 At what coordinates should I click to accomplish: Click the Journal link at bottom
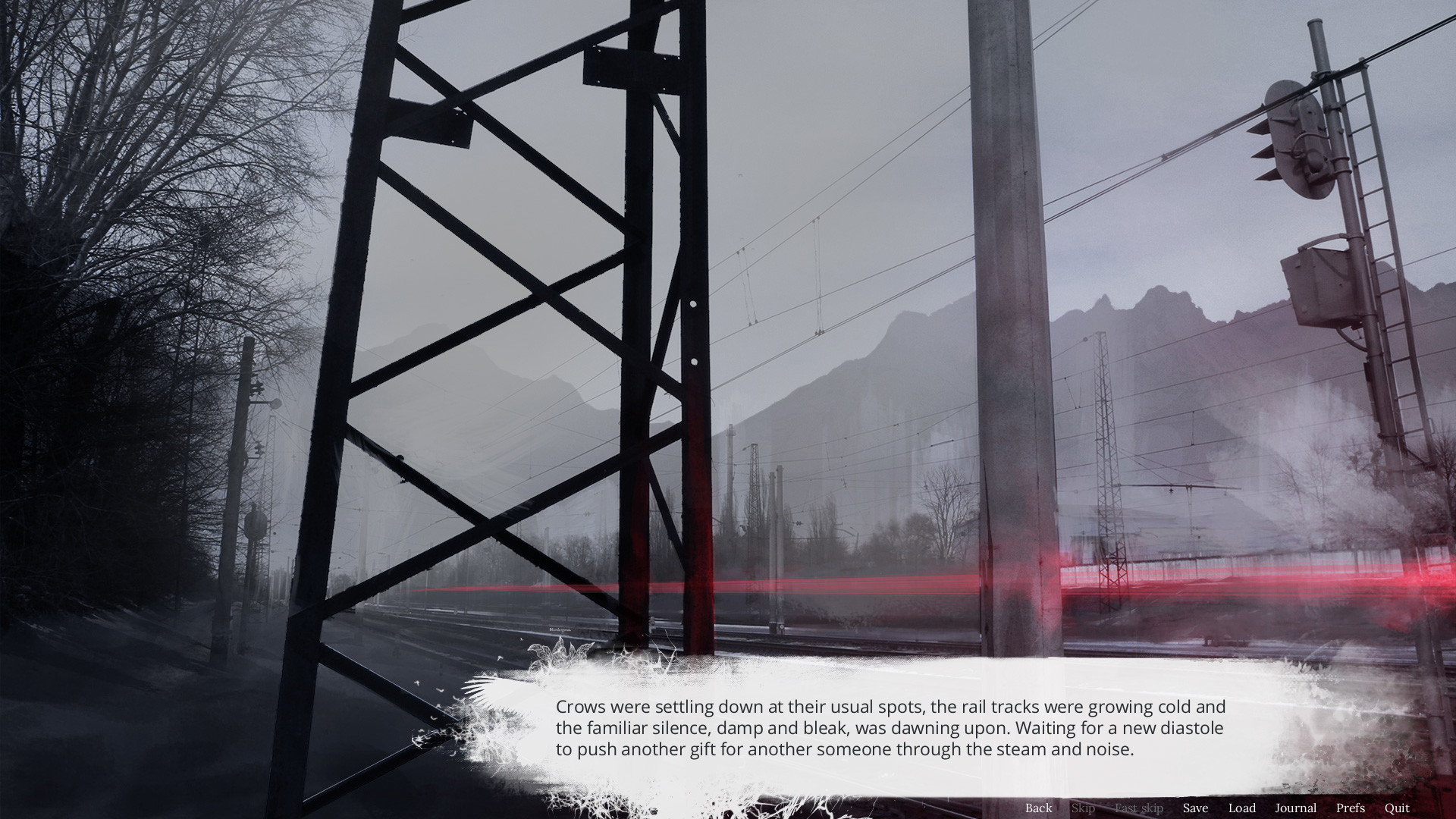tap(1296, 808)
